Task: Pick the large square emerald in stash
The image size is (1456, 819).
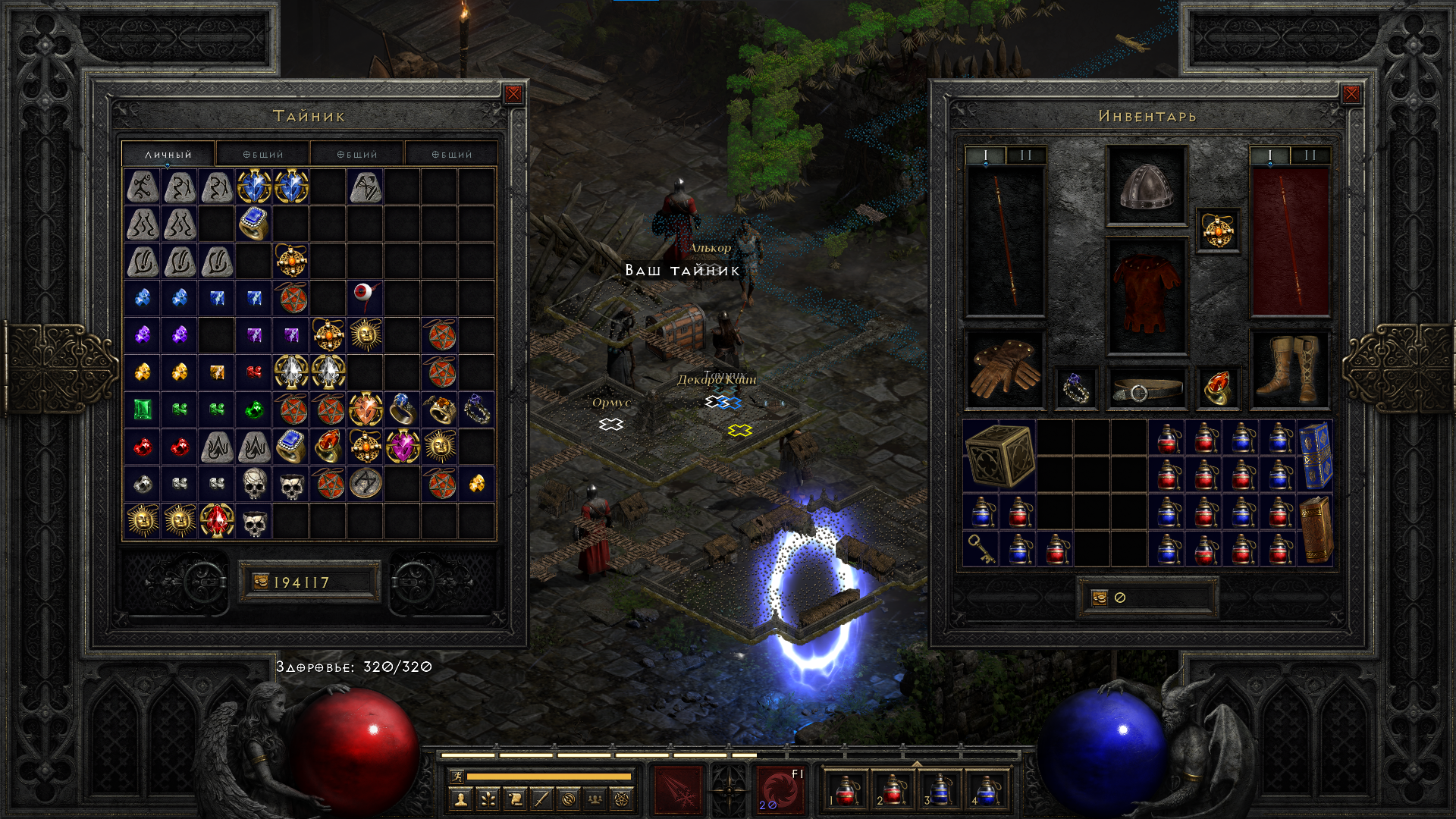Action: click(143, 409)
